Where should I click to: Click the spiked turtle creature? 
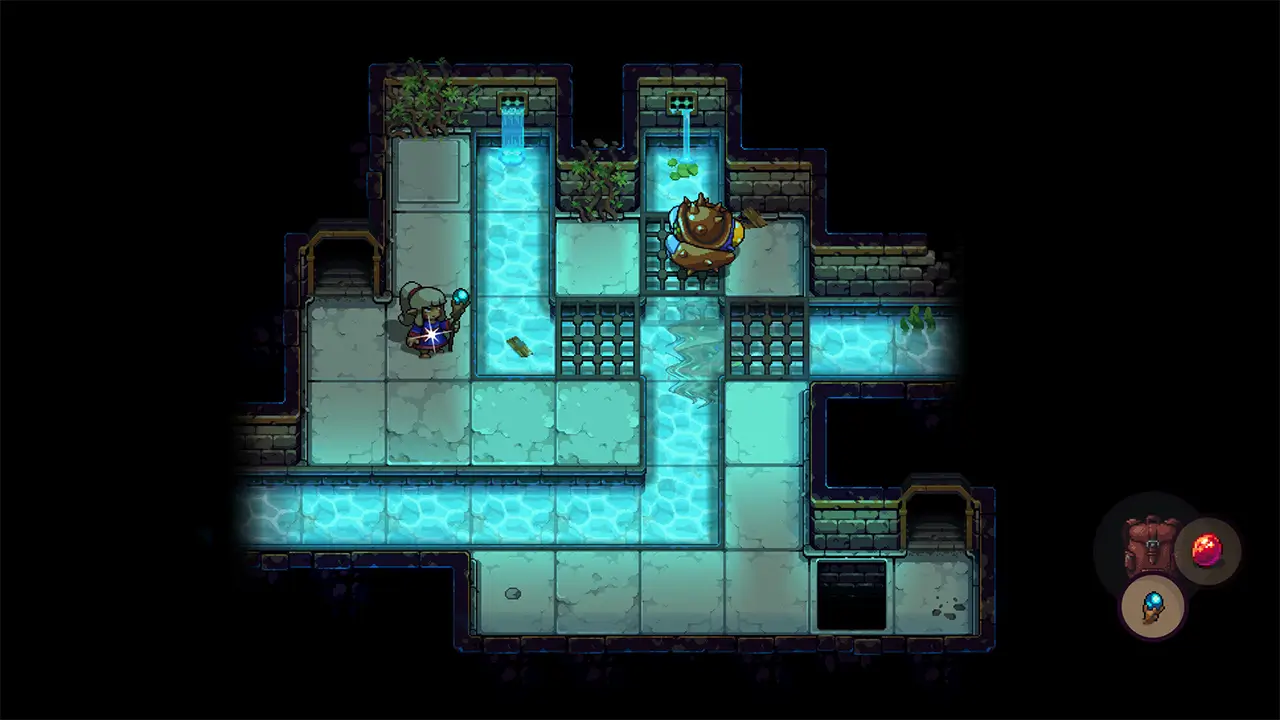tap(702, 230)
